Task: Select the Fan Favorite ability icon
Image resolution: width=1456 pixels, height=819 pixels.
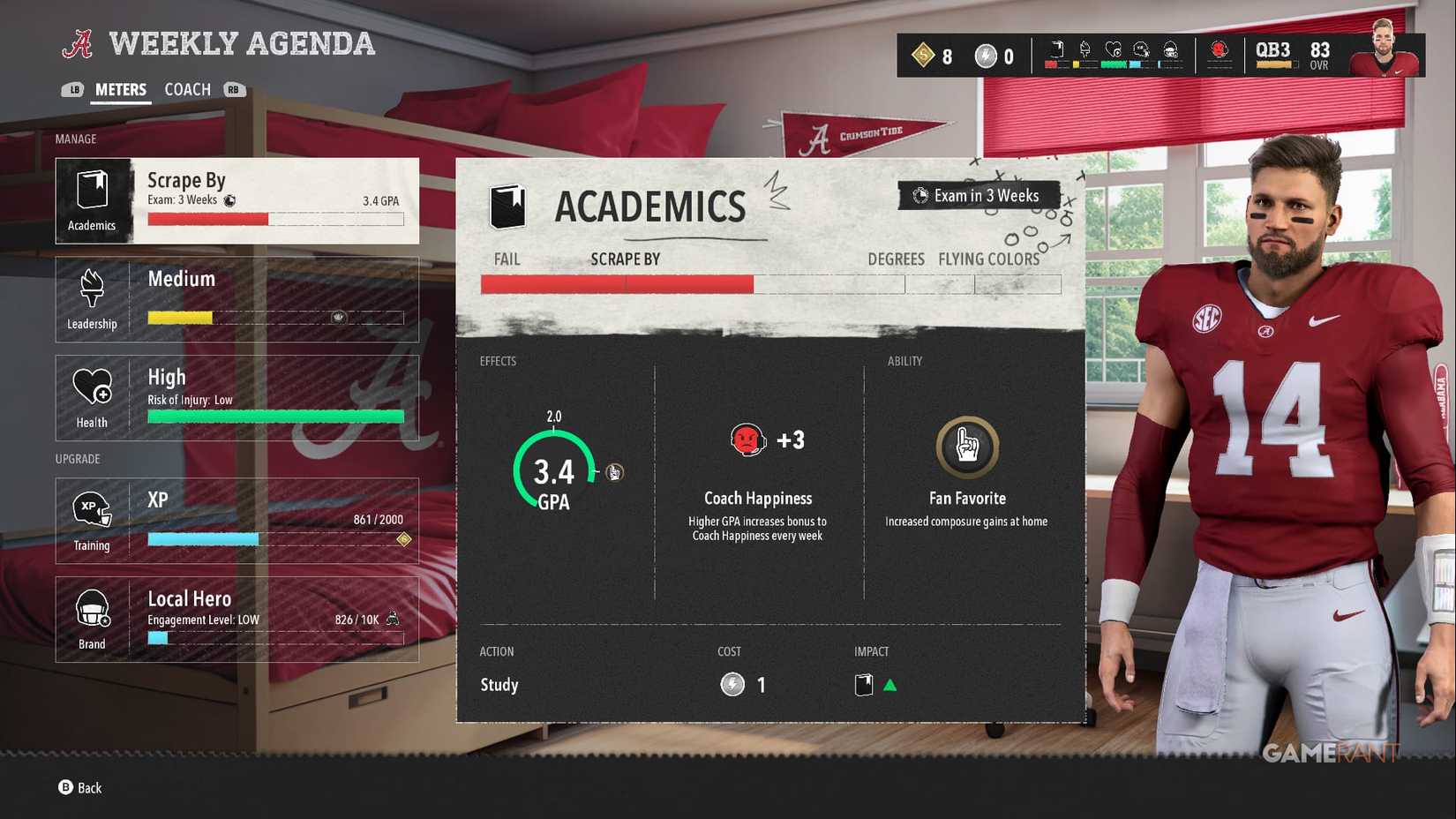Action: pos(966,447)
